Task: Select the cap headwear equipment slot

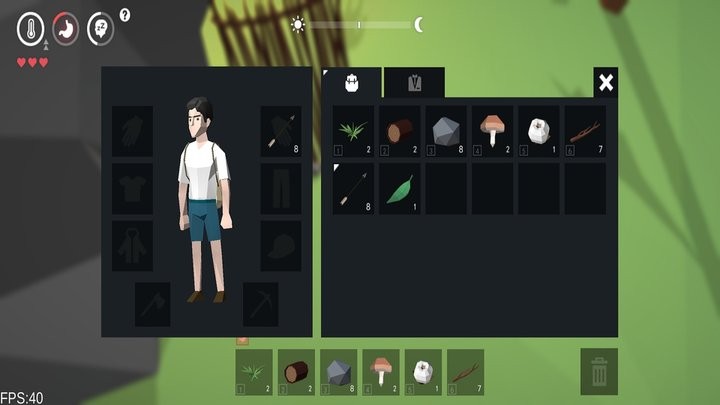Action: [281, 245]
